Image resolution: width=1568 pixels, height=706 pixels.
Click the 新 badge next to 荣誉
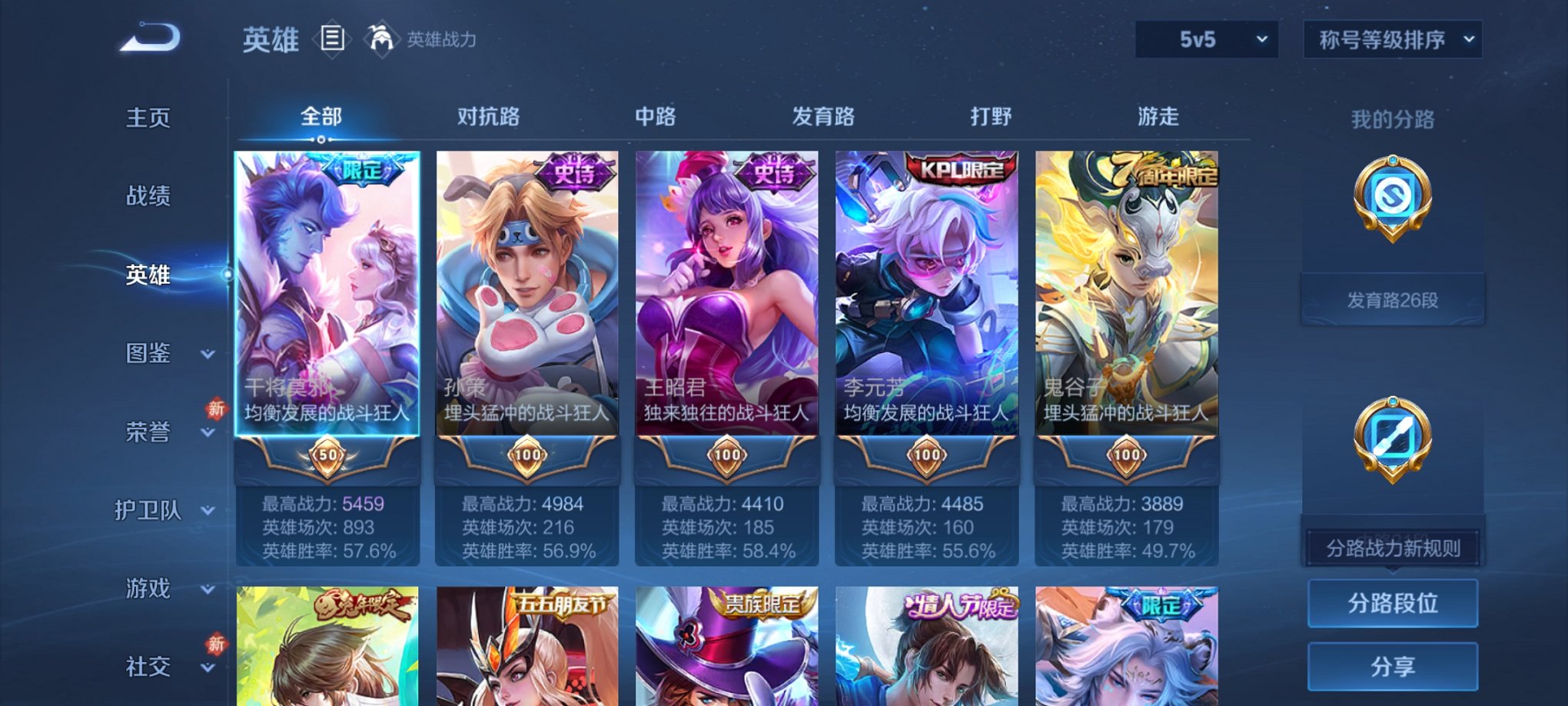[215, 409]
